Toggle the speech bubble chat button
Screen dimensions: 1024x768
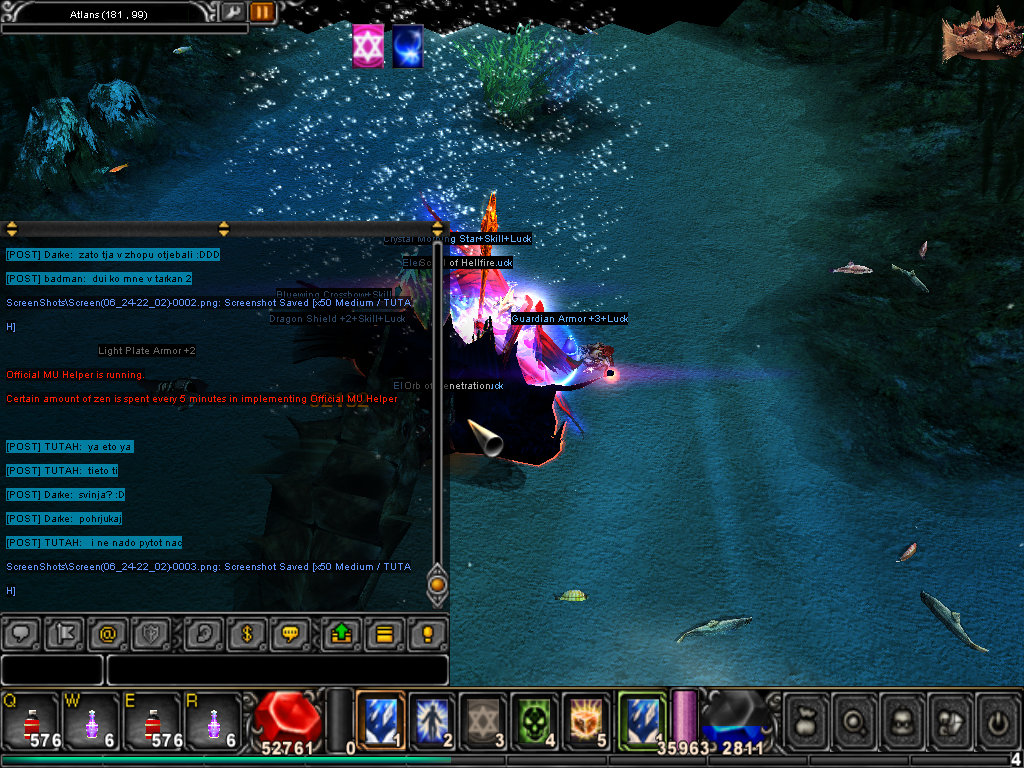[22, 633]
